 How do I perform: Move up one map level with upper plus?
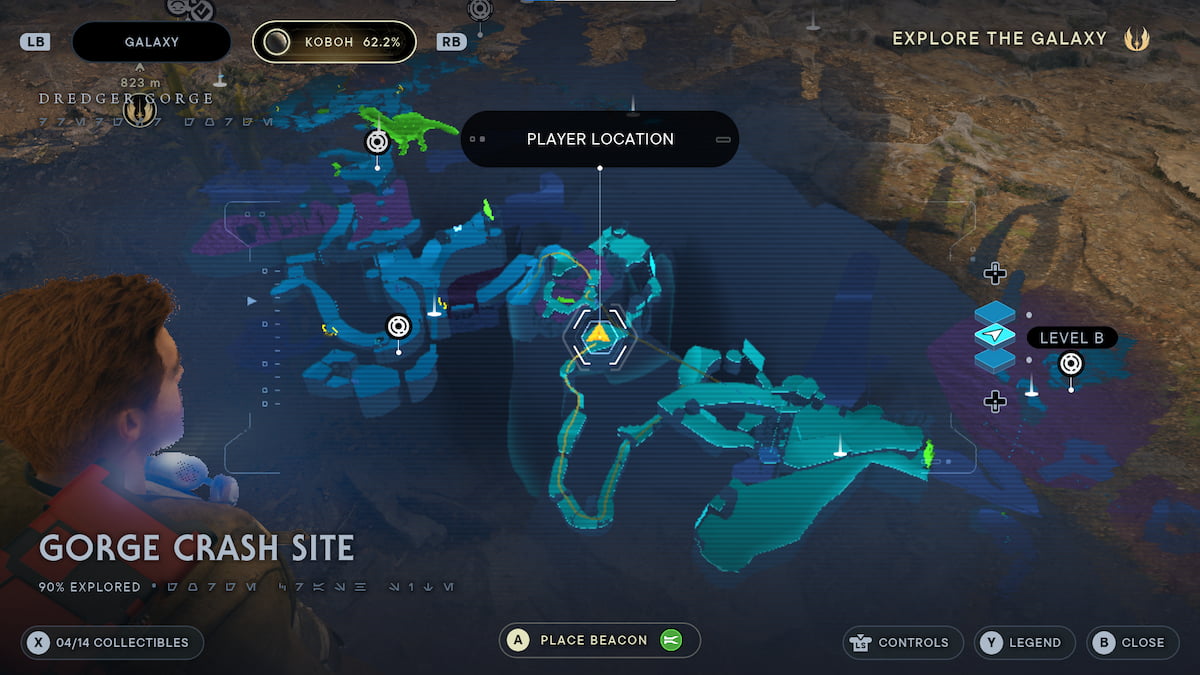point(994,273)
